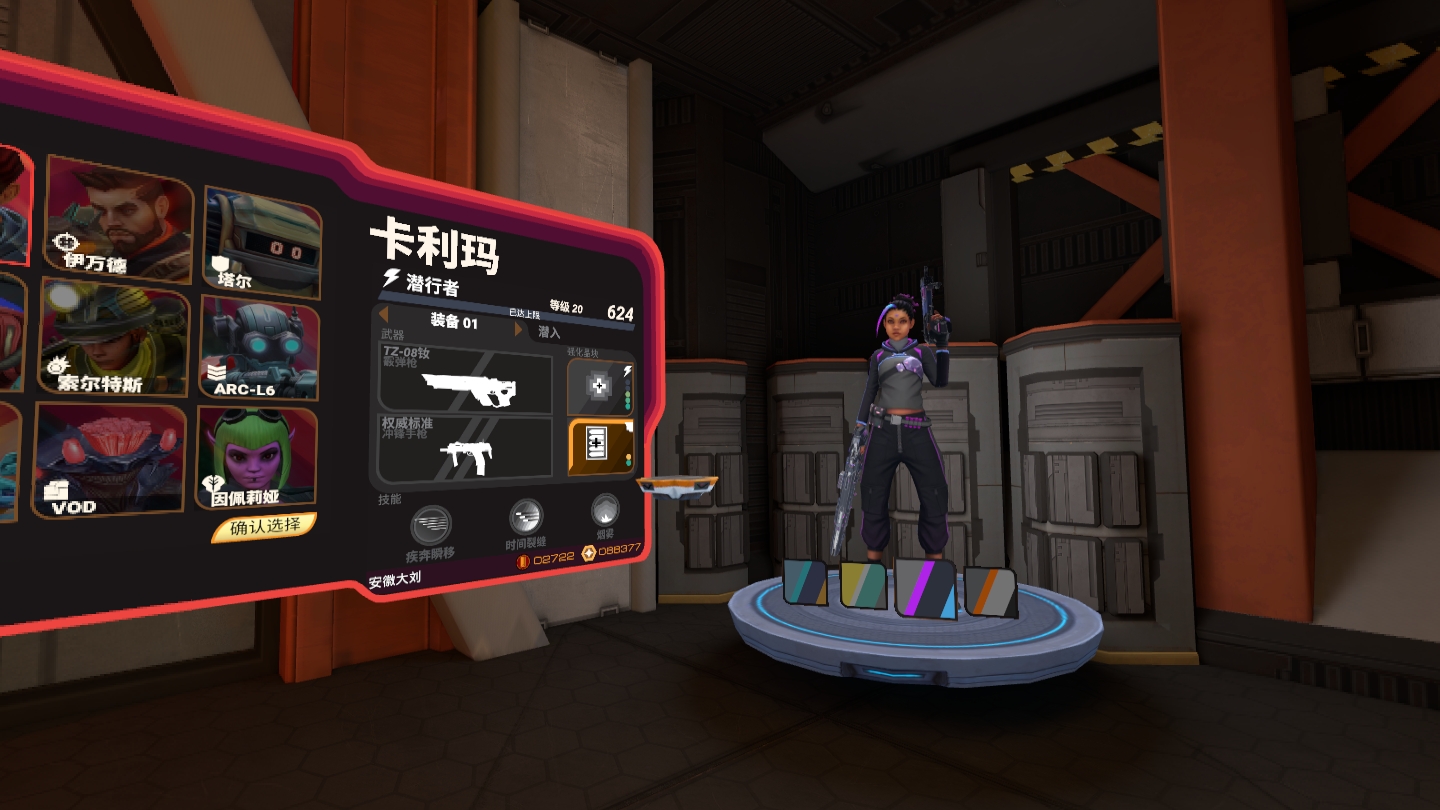The height and width of the screenshot is (810, 1440).
Task: Select the ARC-L6 character tile
Action: click(259, 347)
